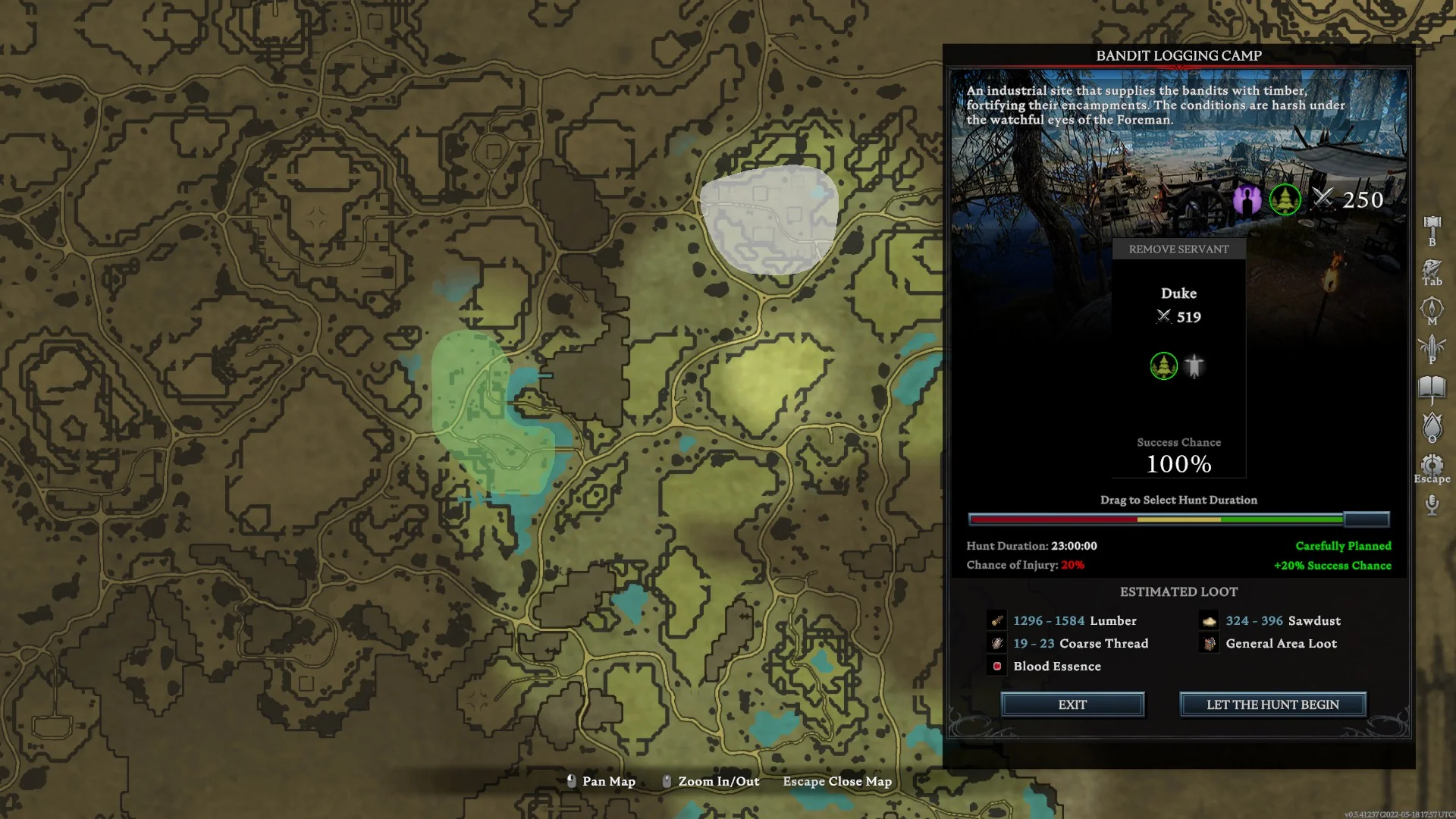Toggle the microphone voice chat icon
The height and width of the screenshot is (819, 1456).
(x=1432, y=504)
